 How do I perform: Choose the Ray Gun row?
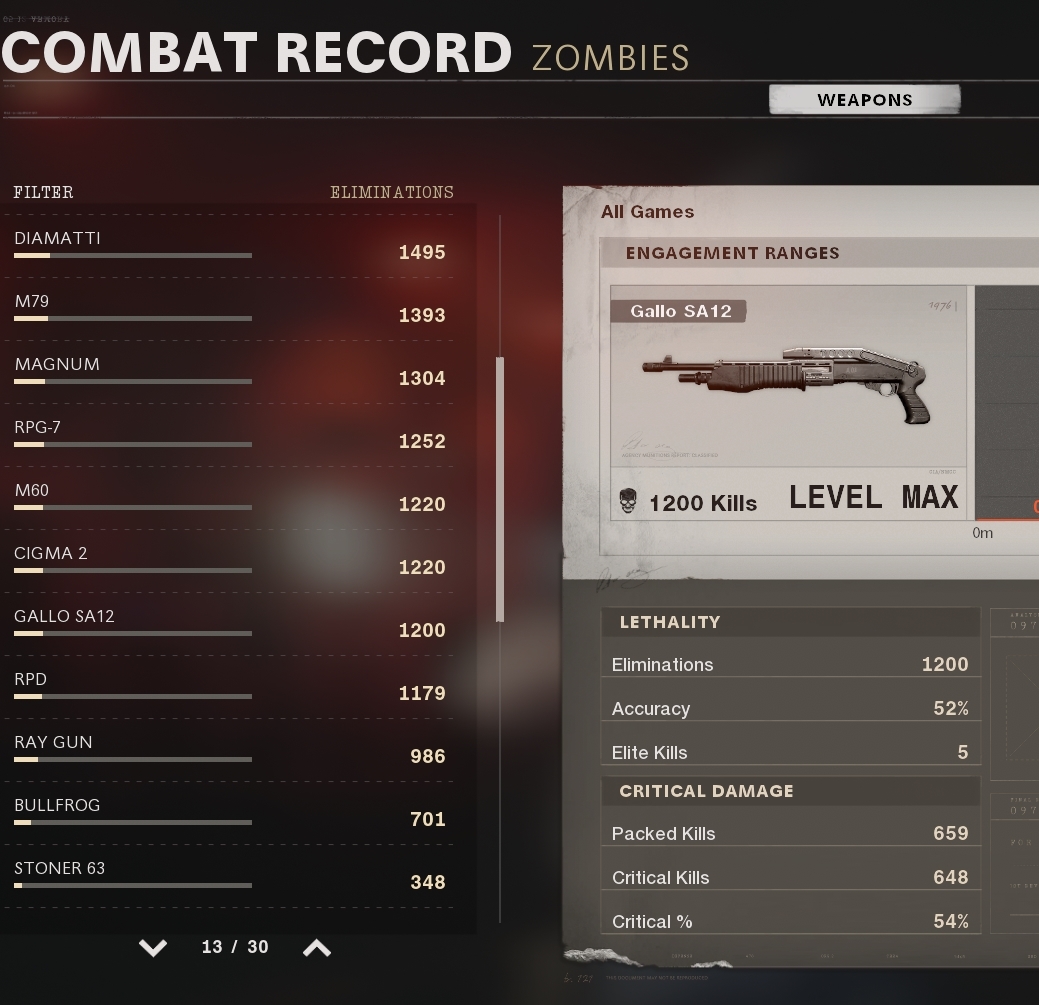coord(230,750)
